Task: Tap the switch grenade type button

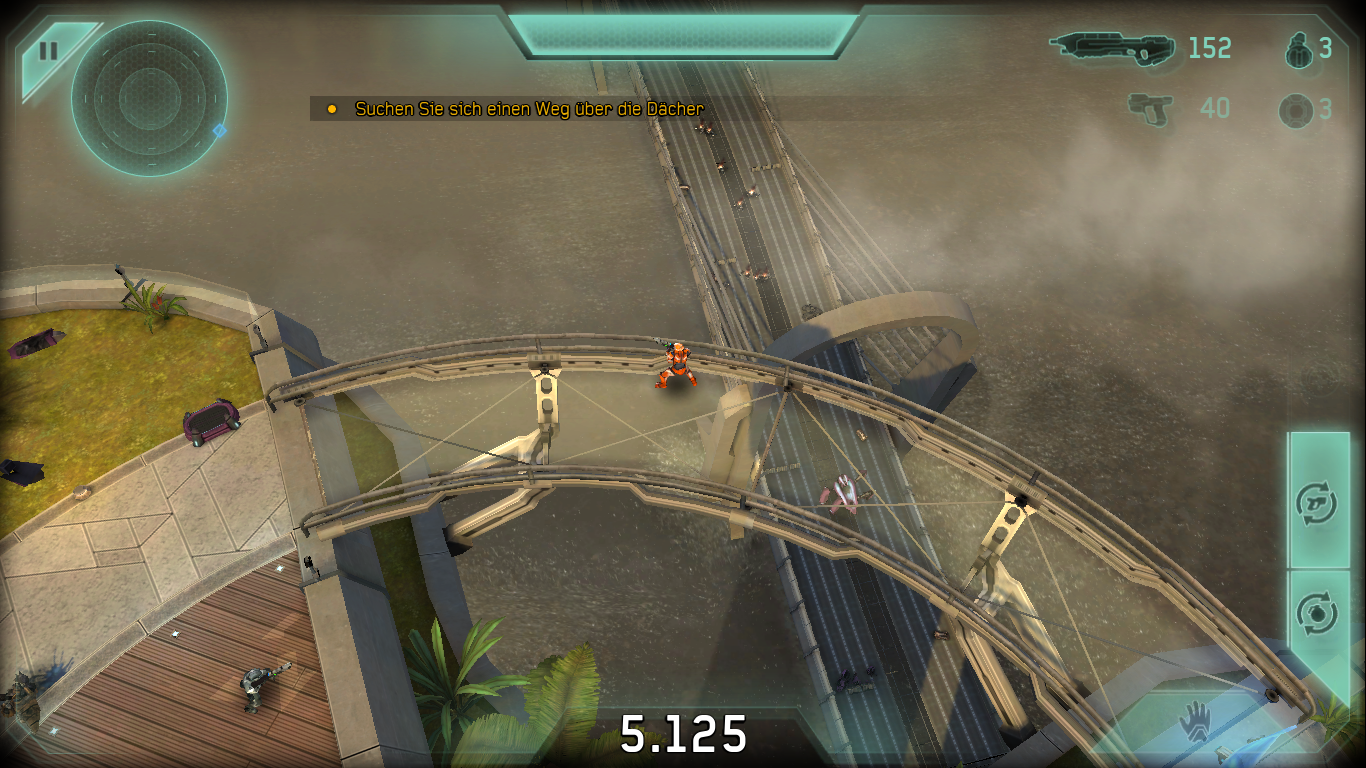Action: coord(1316,613)
